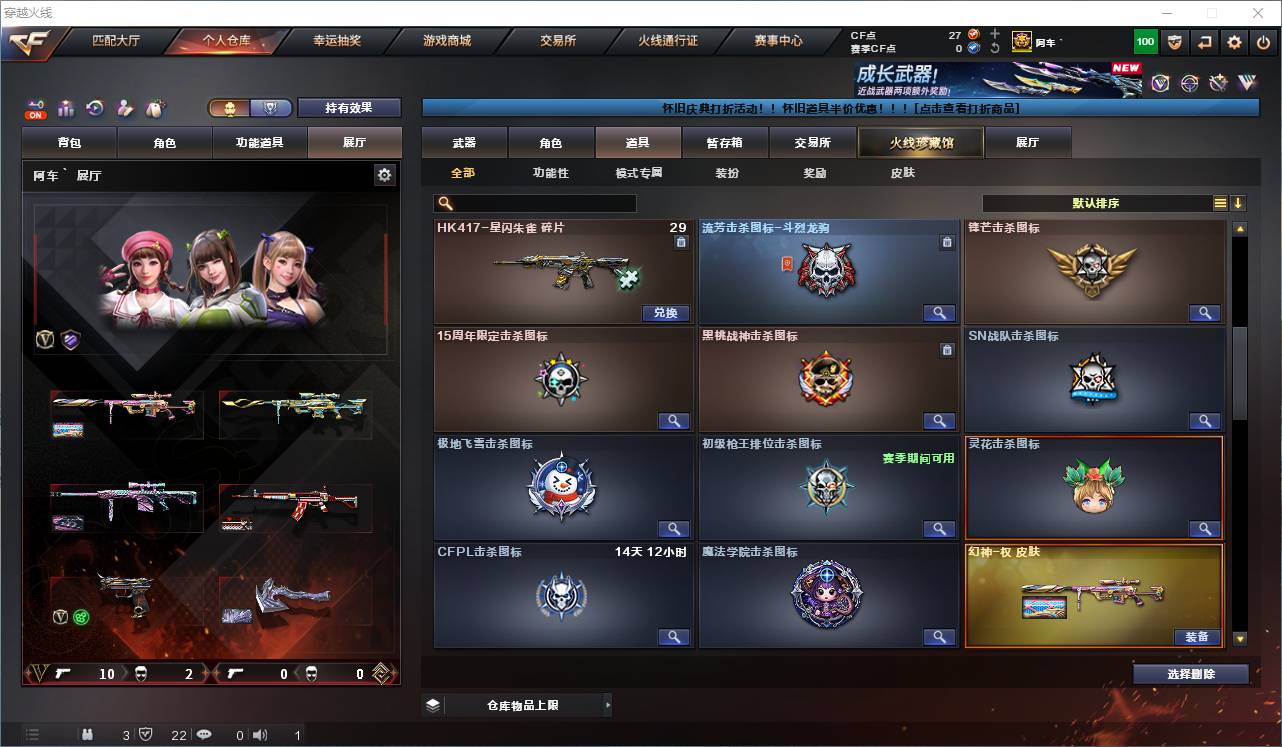
Task: Switch to the 幸运抽奖 menu tab
Action: [335, 41]
